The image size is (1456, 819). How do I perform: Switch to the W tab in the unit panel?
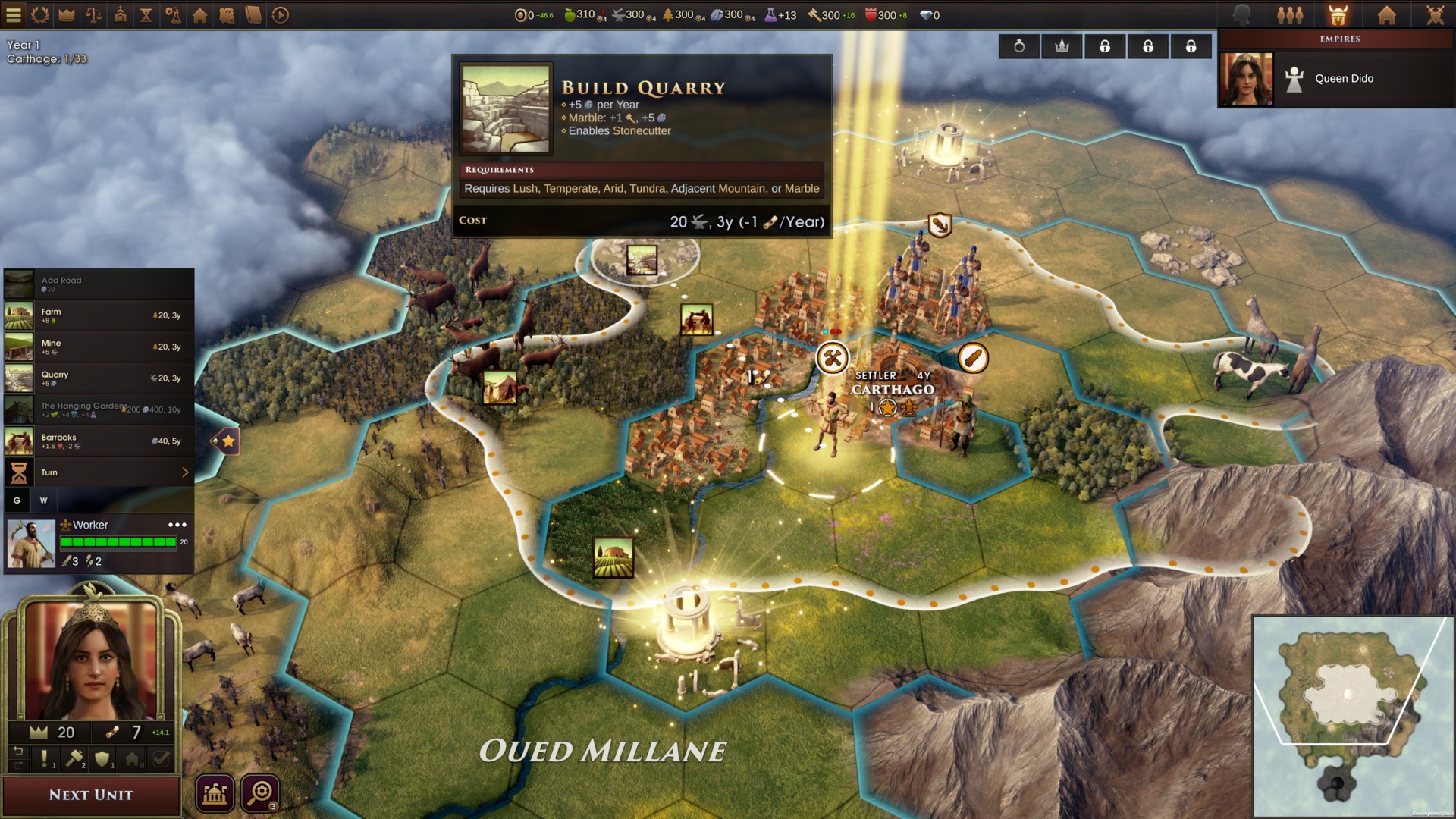tap(43, 500)
